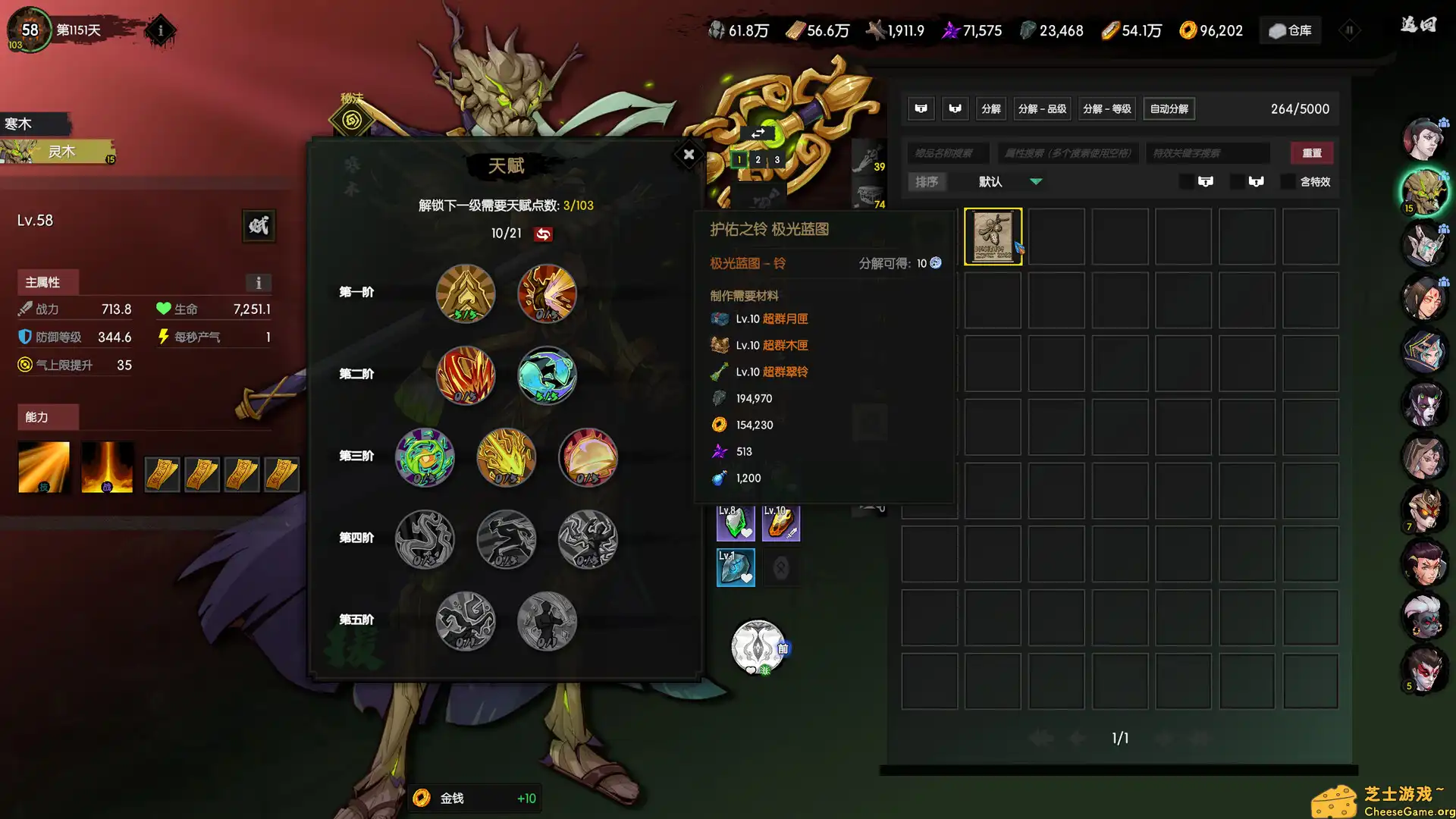Click the 自动分解 auto-dismantle button
1456x819 pixels.
click(x=1169, y=108)
